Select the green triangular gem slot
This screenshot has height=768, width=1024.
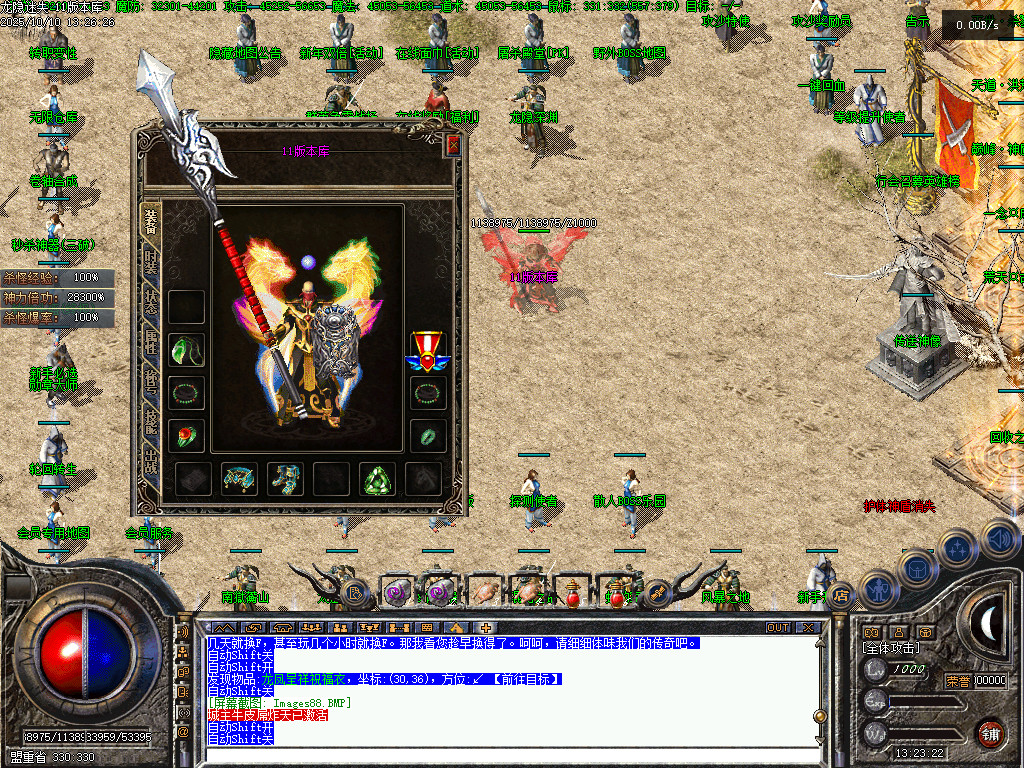point(377,480)
